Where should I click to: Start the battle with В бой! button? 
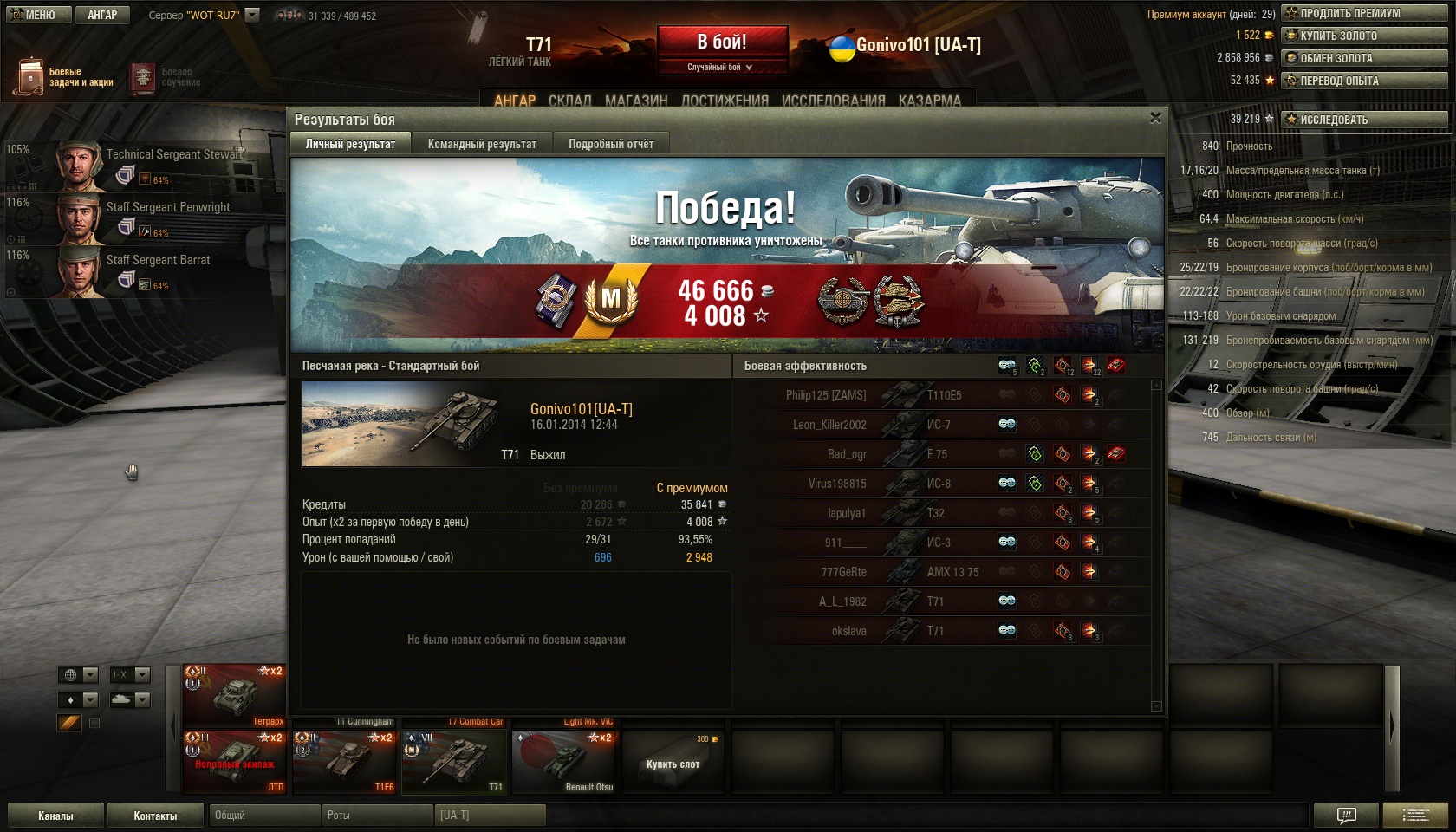point(722,42)
